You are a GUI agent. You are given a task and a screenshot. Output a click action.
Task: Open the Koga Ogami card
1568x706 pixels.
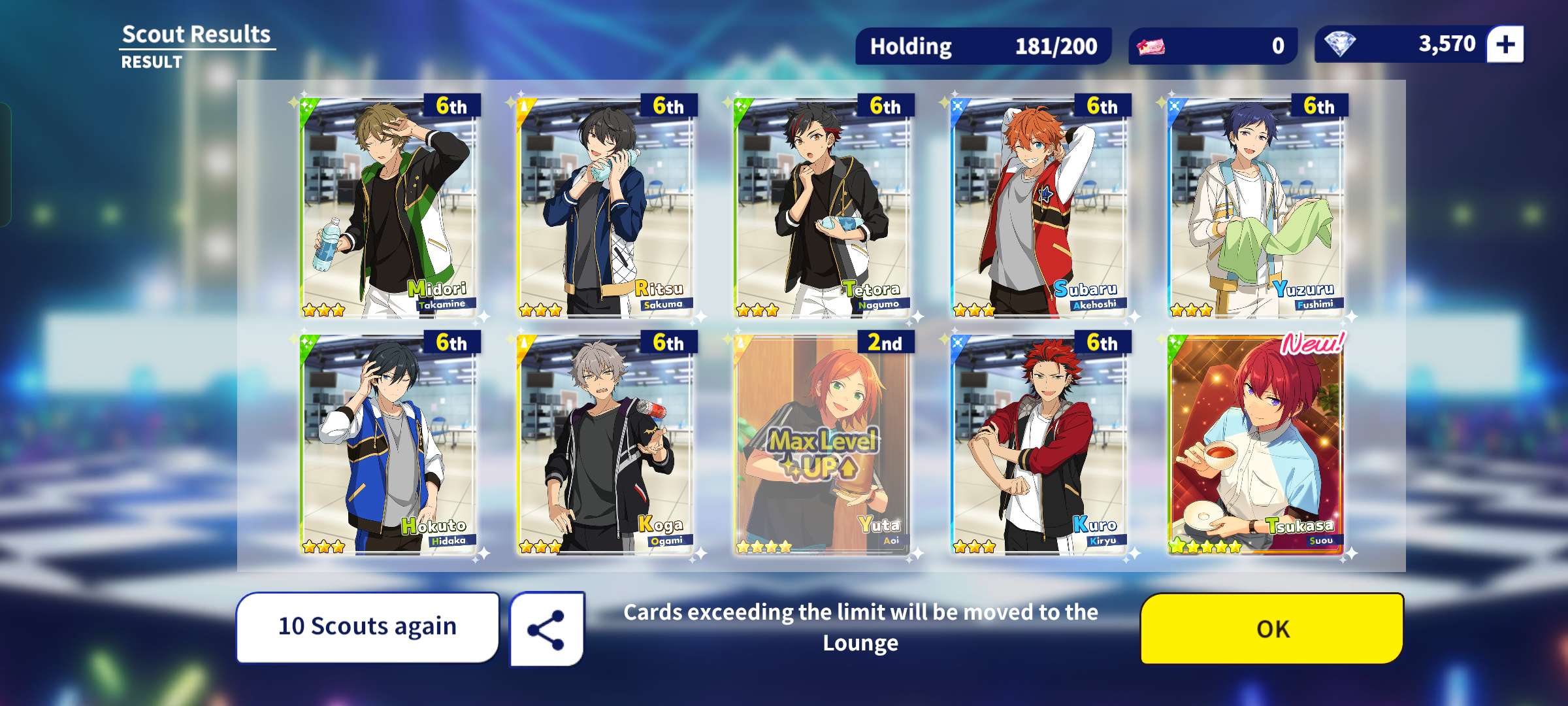click(606, 445)
